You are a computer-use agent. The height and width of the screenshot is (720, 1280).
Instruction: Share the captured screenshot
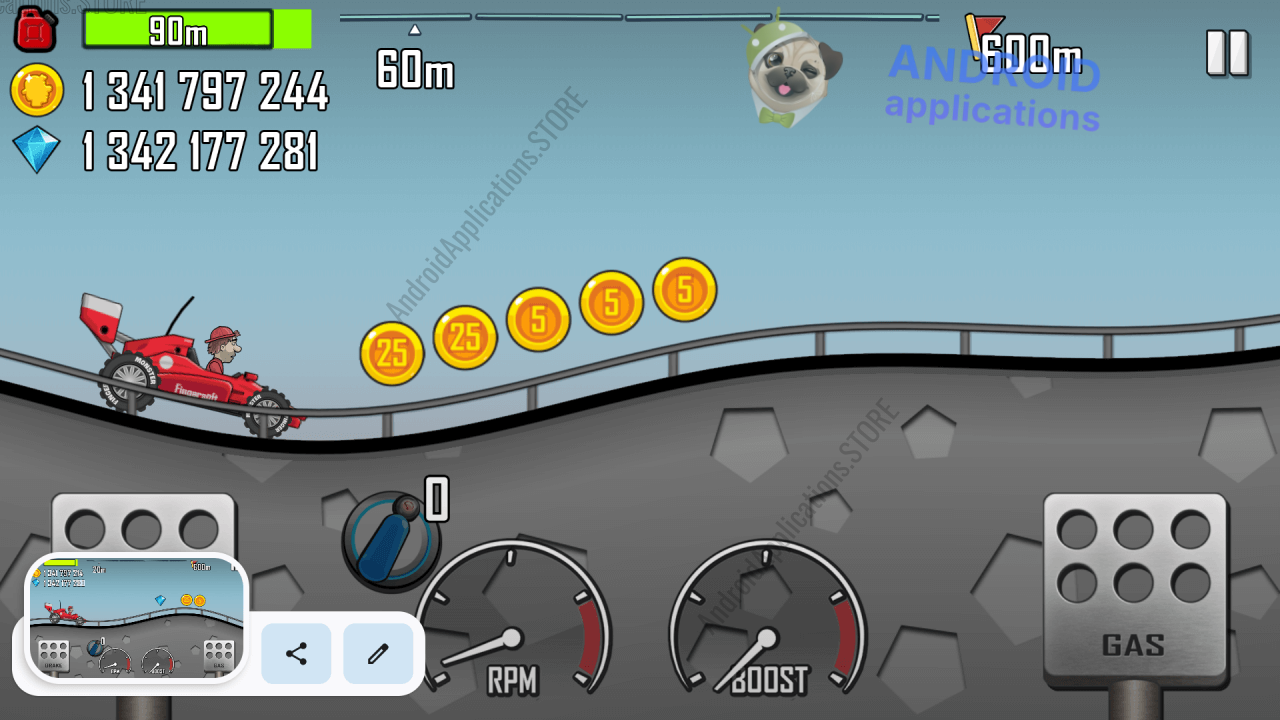(x=296, y=654)
